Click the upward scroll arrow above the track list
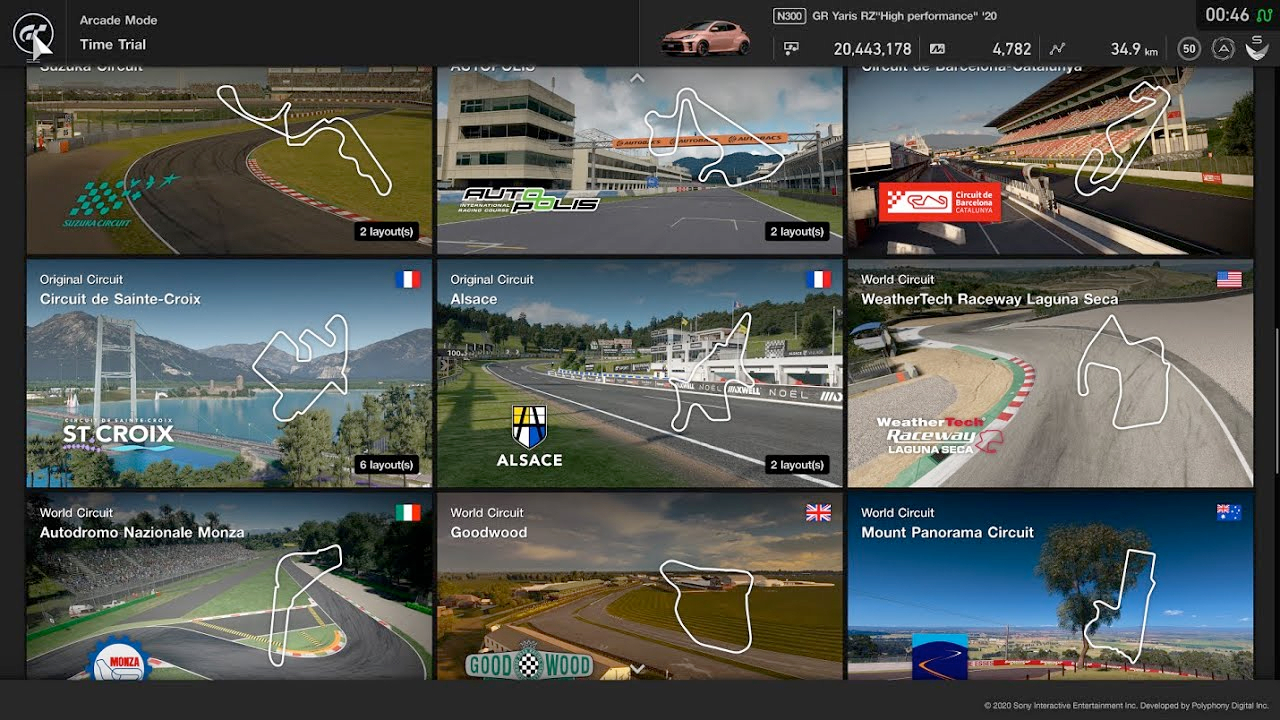 click(x=637, y=78)
